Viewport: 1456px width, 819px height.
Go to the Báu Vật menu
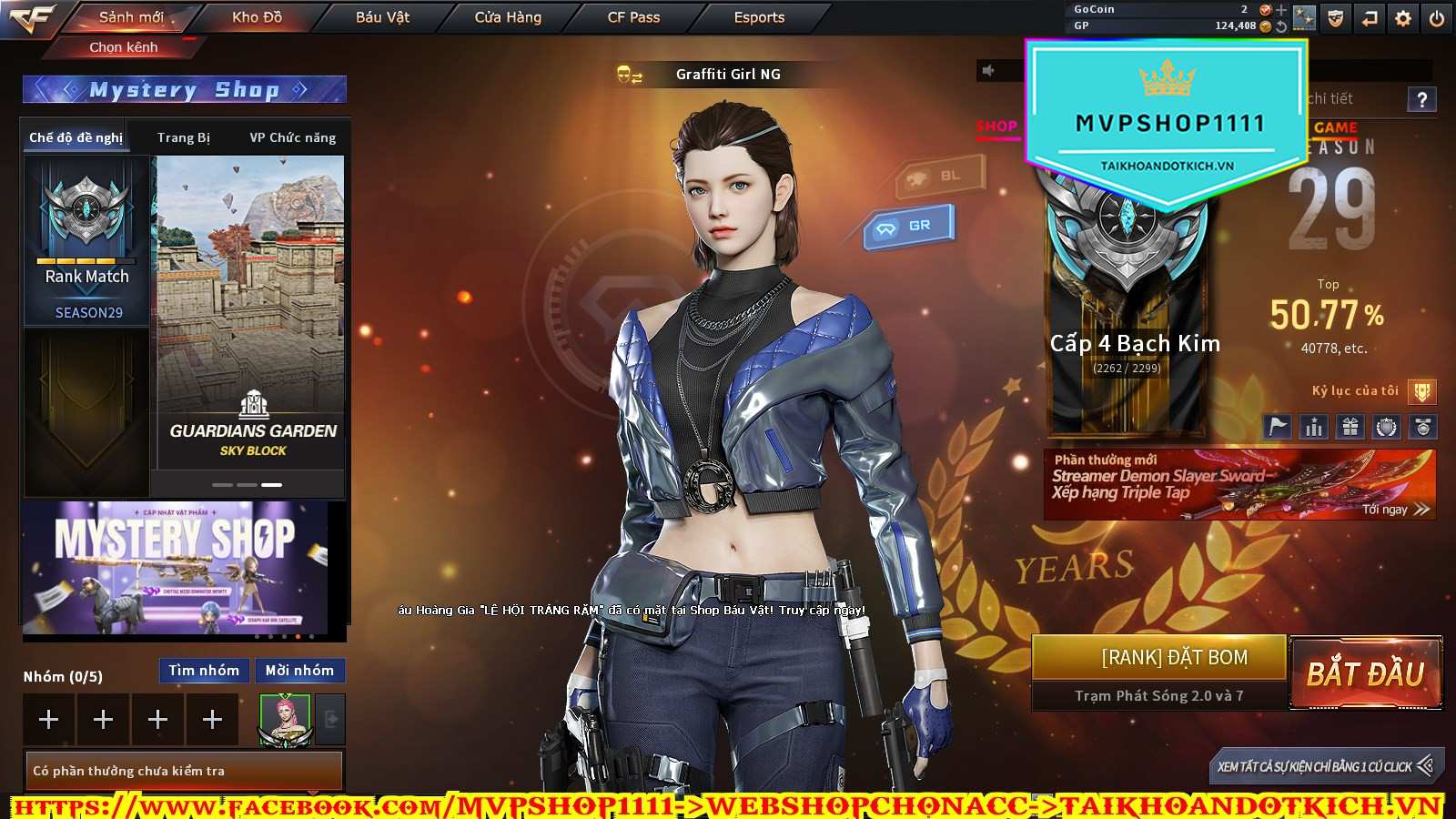(382, 17)
